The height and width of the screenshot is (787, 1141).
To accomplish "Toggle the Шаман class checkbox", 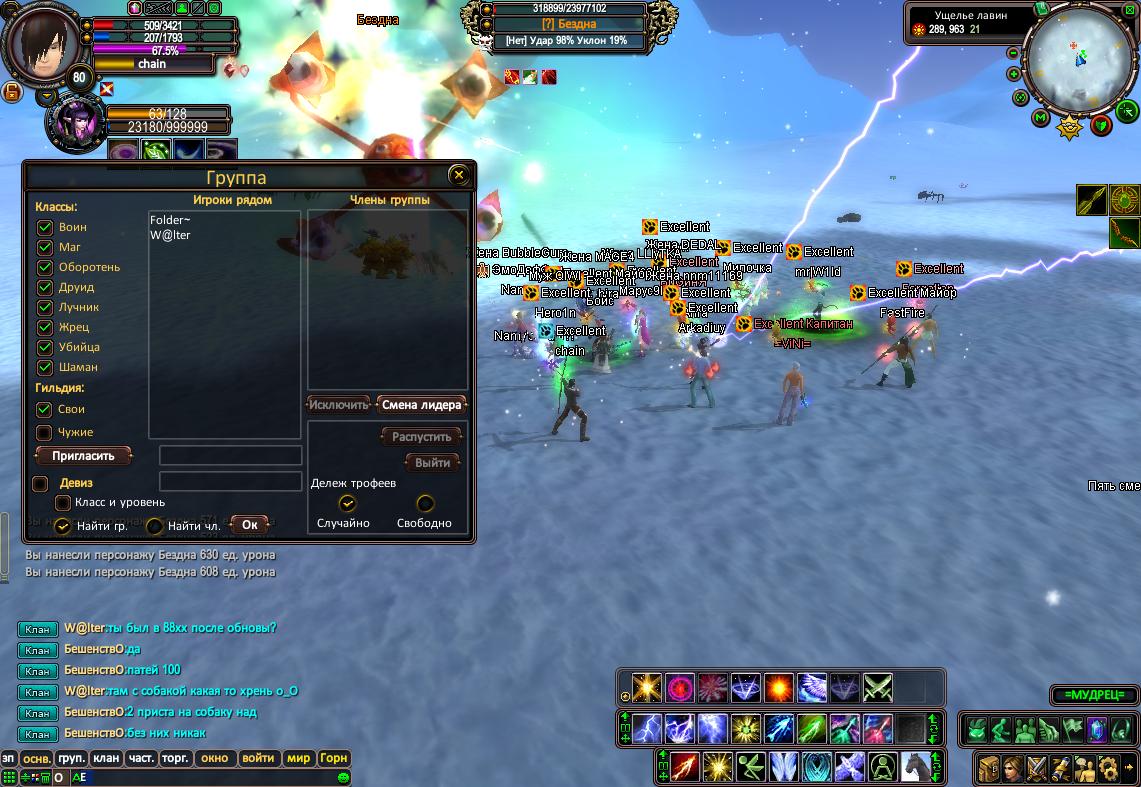I will (x=45, y=367).
